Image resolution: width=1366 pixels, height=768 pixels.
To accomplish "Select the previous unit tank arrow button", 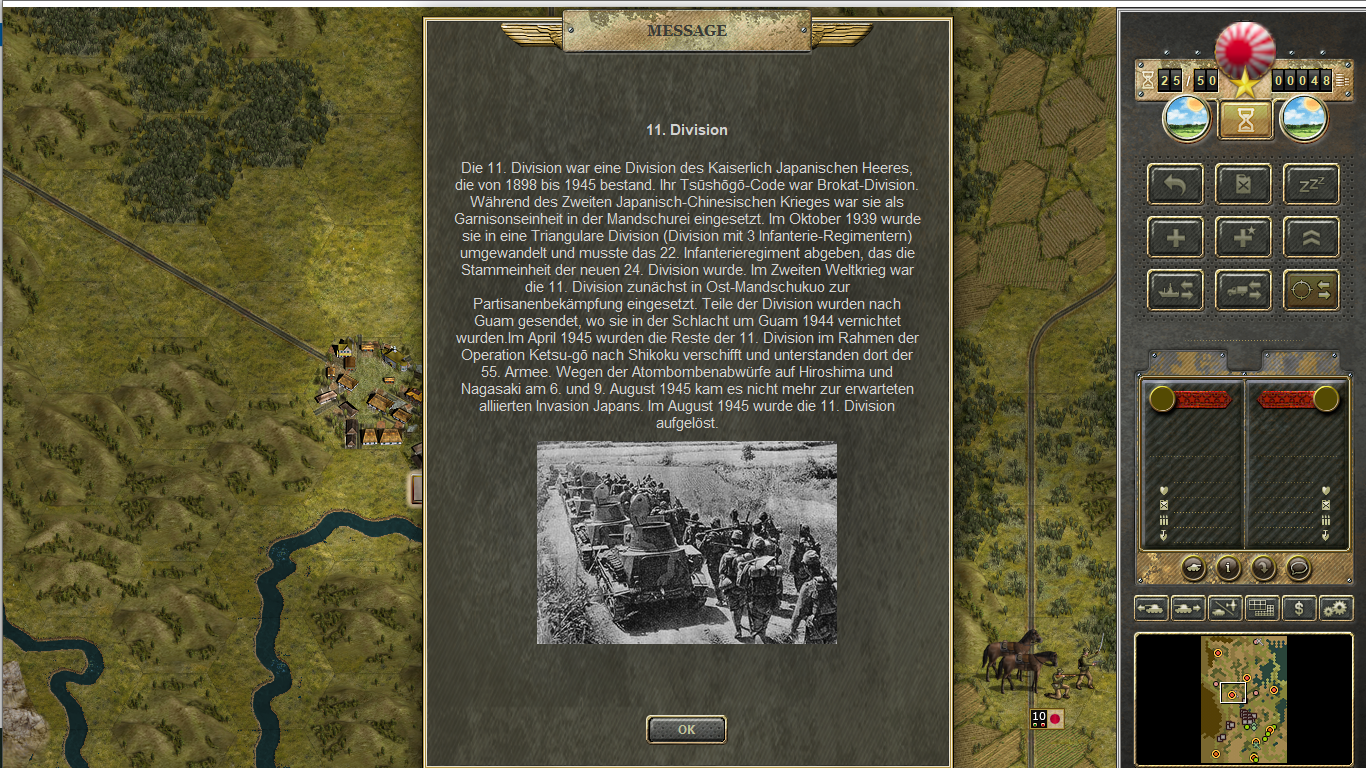I will click(x=1151, y=607).
